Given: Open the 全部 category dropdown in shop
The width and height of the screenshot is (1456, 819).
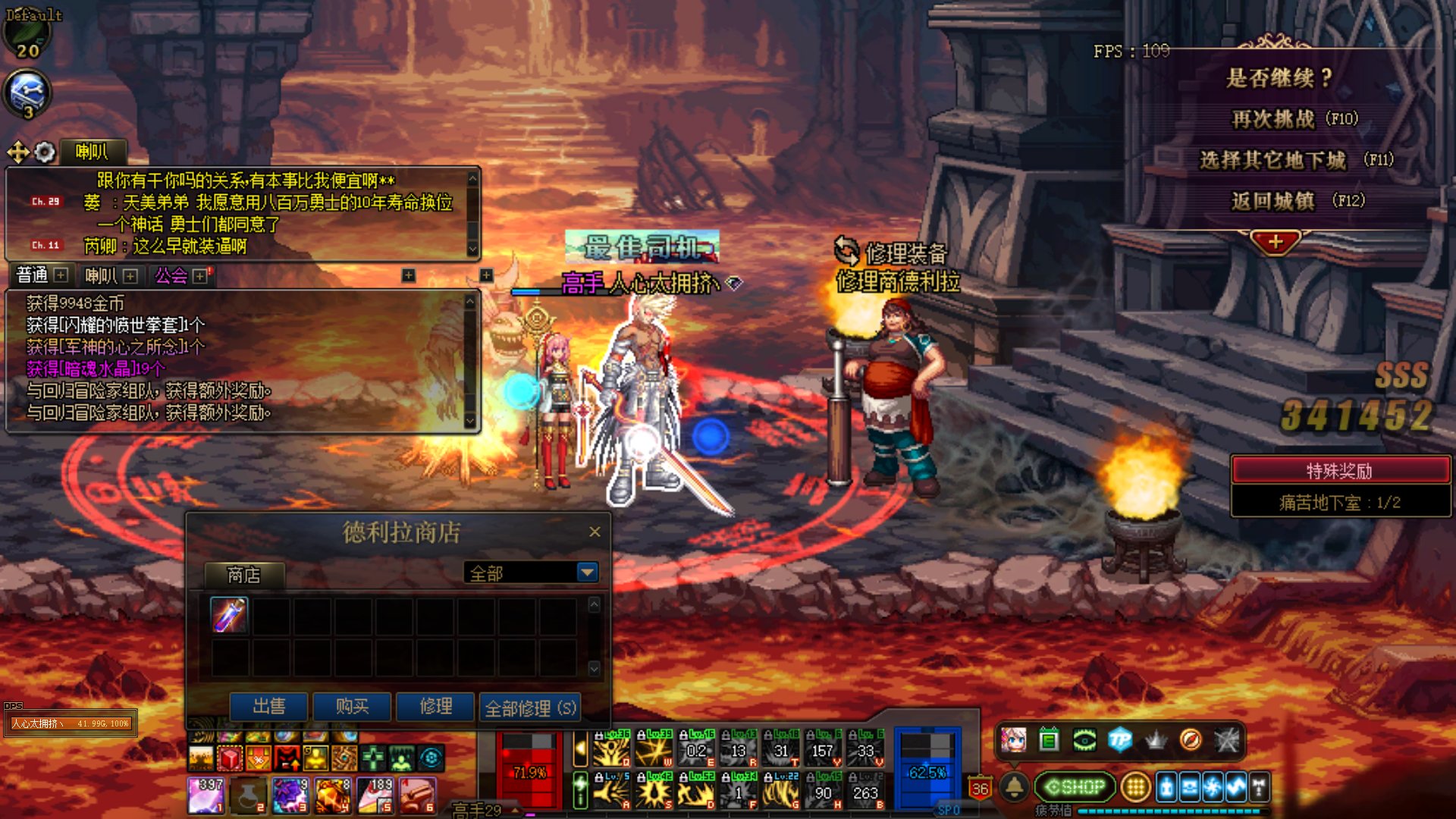Looking at the screenshot, I should 587,573.
